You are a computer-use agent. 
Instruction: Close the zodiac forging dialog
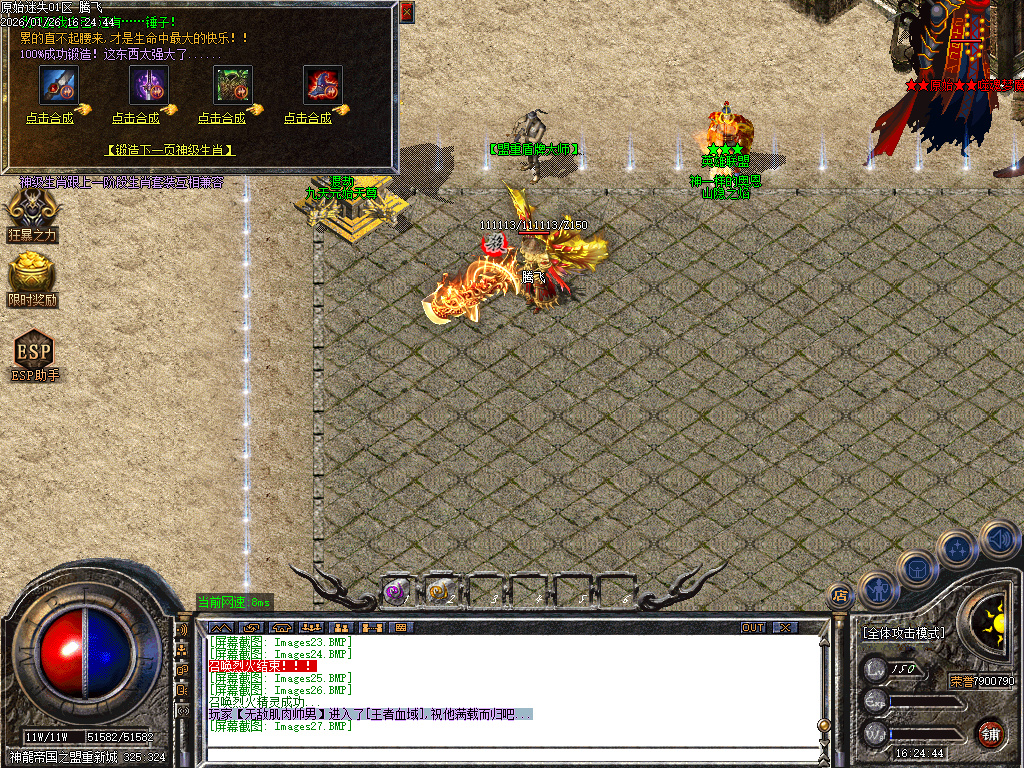pyautogui.click(x=406, y=12)
